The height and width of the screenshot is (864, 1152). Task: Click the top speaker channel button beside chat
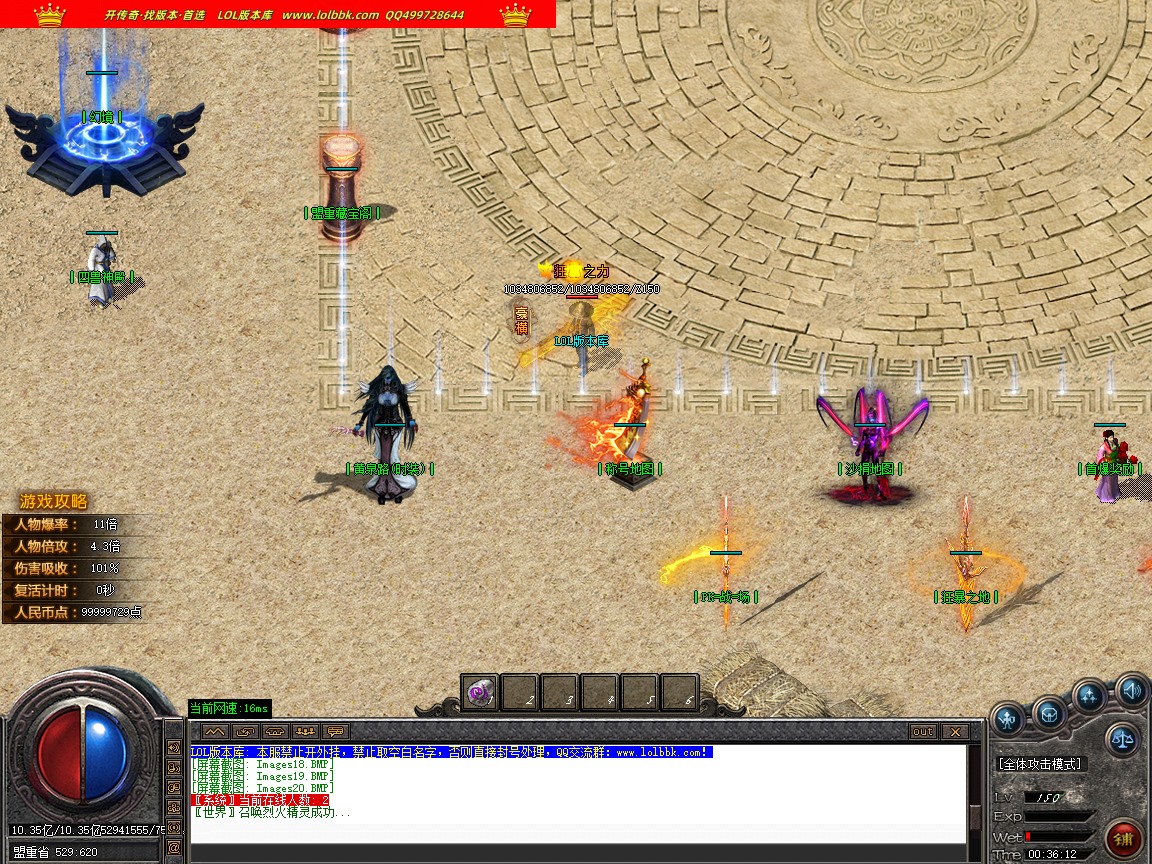point(174,748)
